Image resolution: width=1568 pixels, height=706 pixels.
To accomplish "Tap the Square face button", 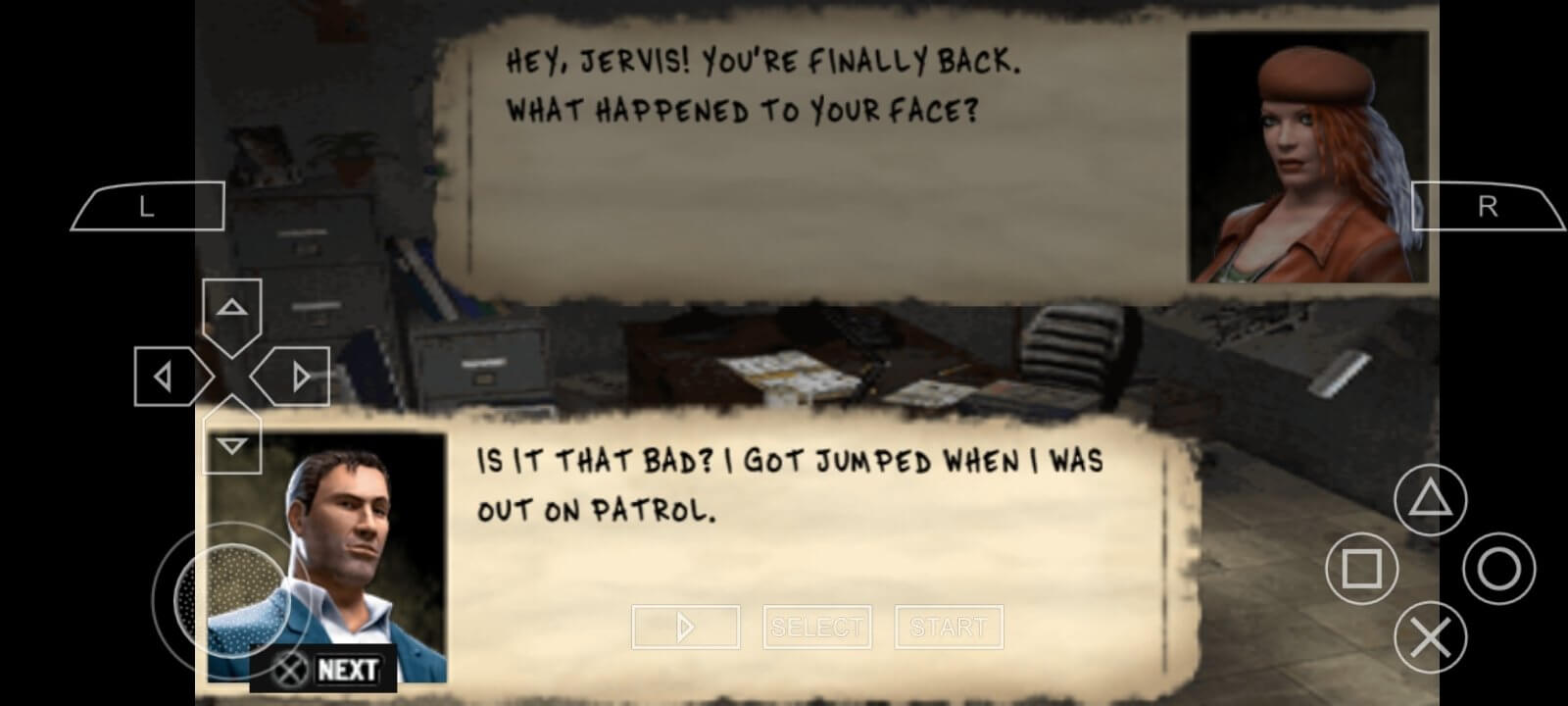I will (1360, 569).
